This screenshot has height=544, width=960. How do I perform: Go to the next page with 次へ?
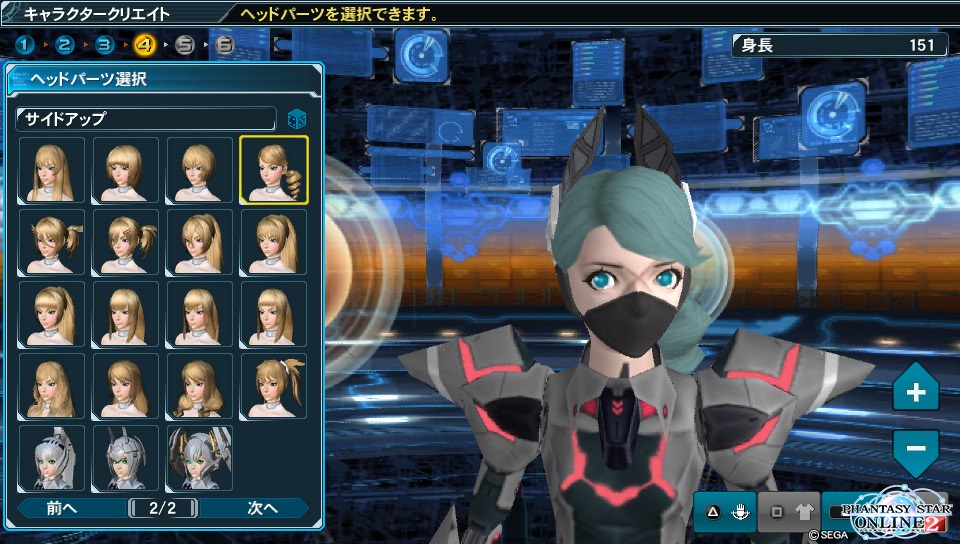point(263,508)
